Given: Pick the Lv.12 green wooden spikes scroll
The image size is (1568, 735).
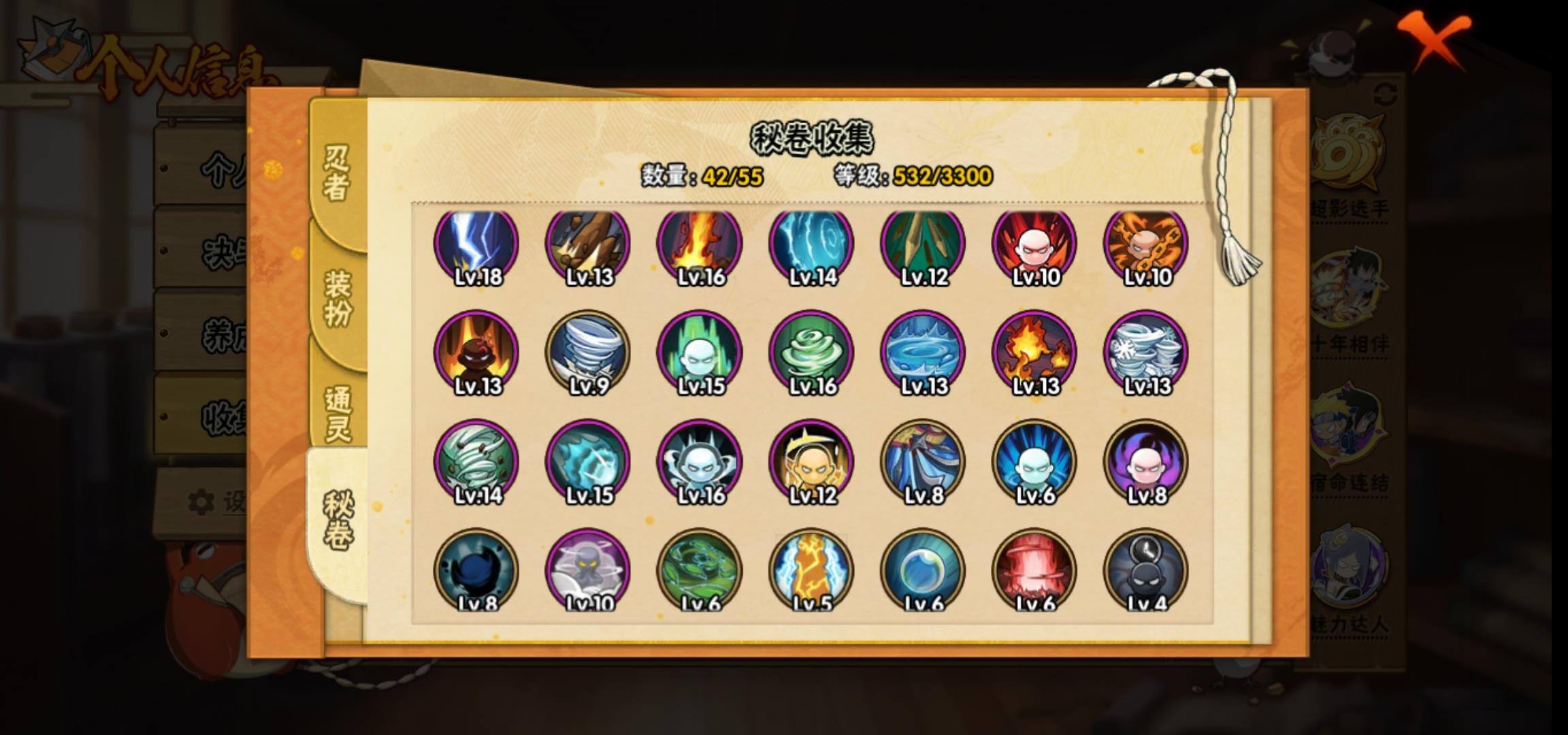Looking at the screenshot, I should point(923,245).
